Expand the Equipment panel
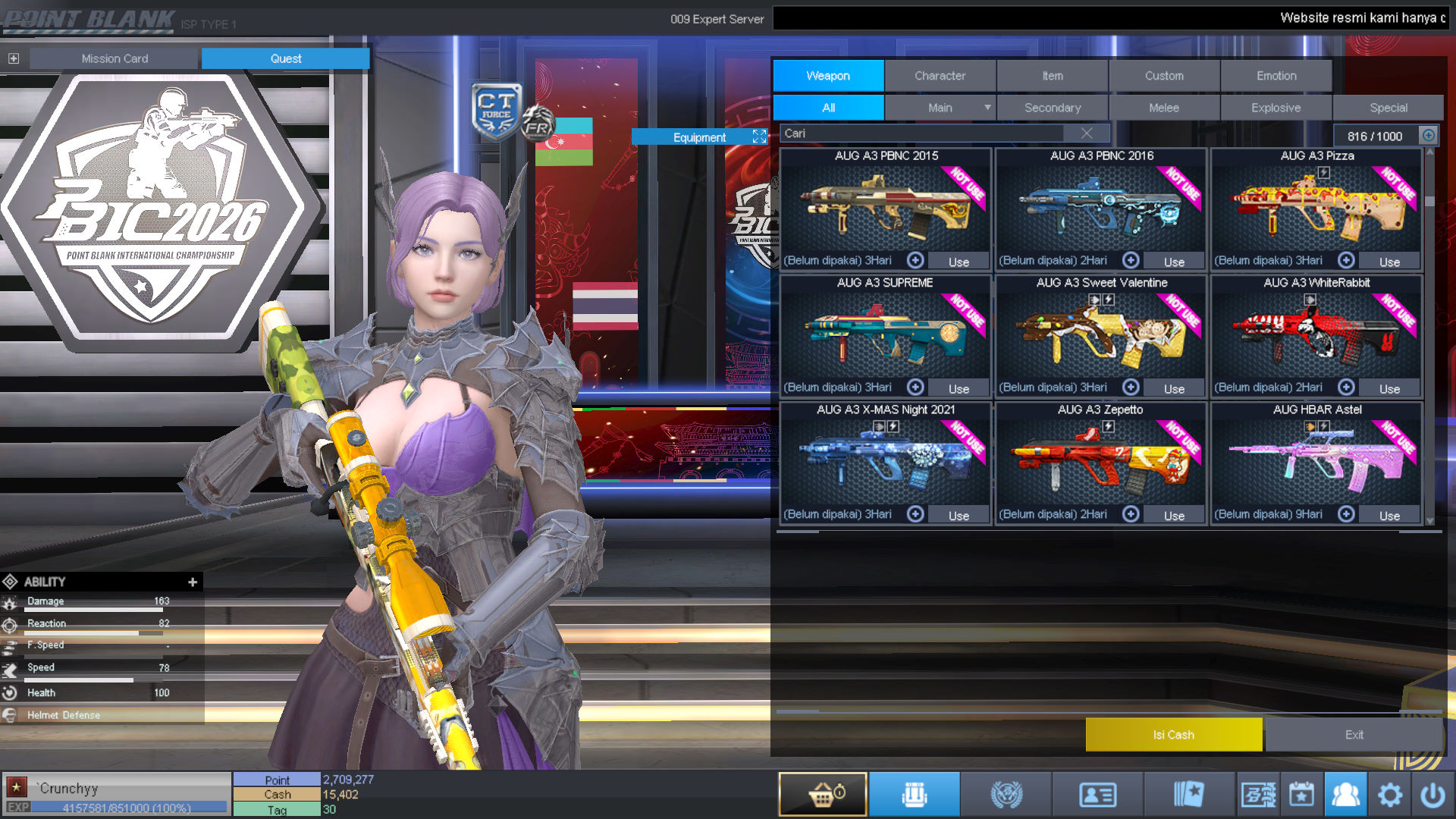 (x=759, y=136)
